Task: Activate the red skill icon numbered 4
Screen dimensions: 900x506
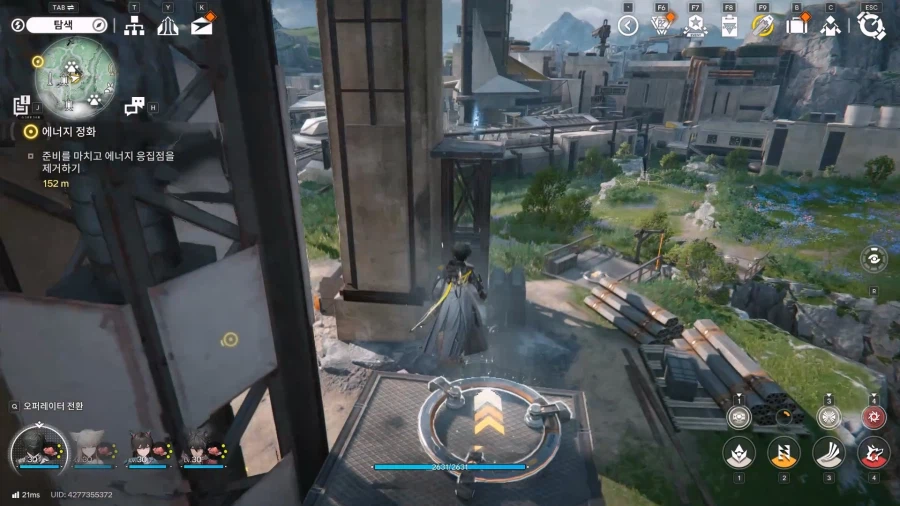Action: (873, 452)
